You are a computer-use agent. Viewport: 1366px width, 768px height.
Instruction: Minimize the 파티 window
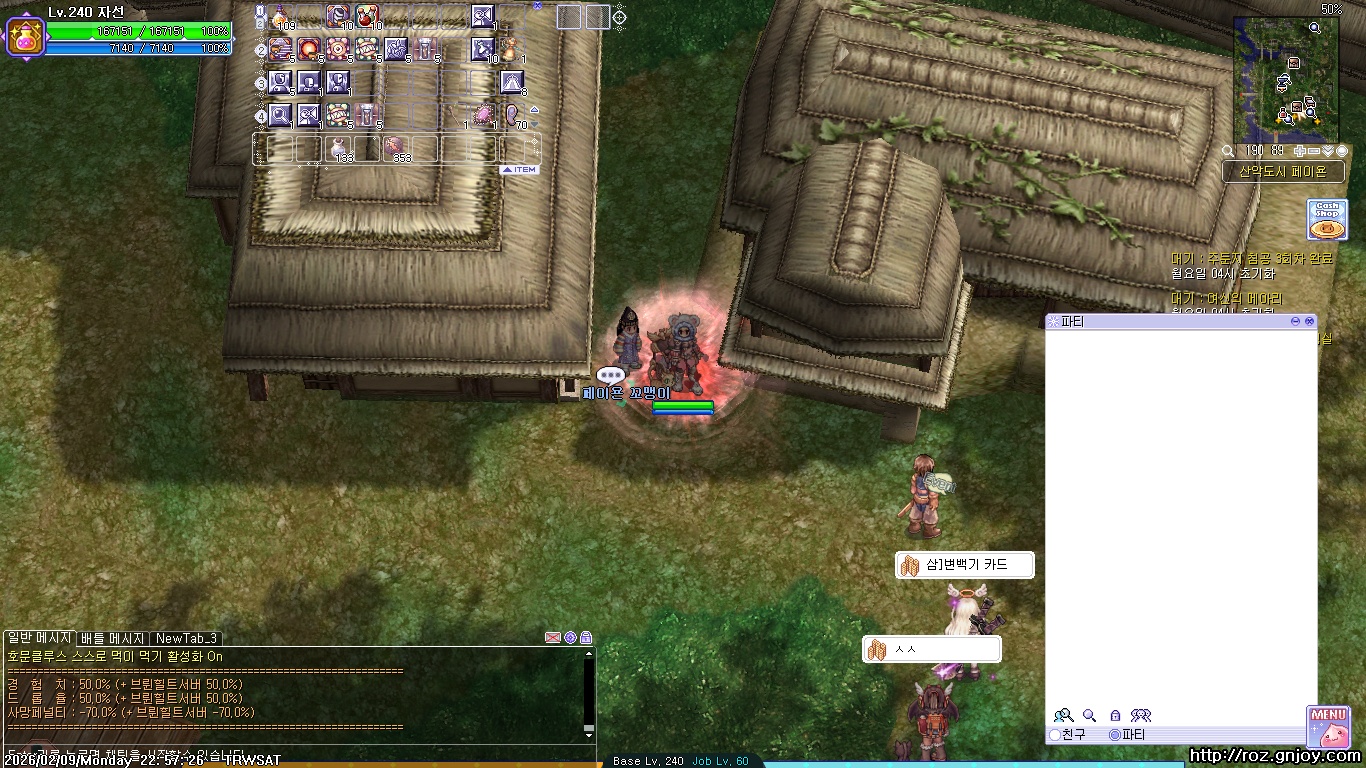(x=1296, y=321)
